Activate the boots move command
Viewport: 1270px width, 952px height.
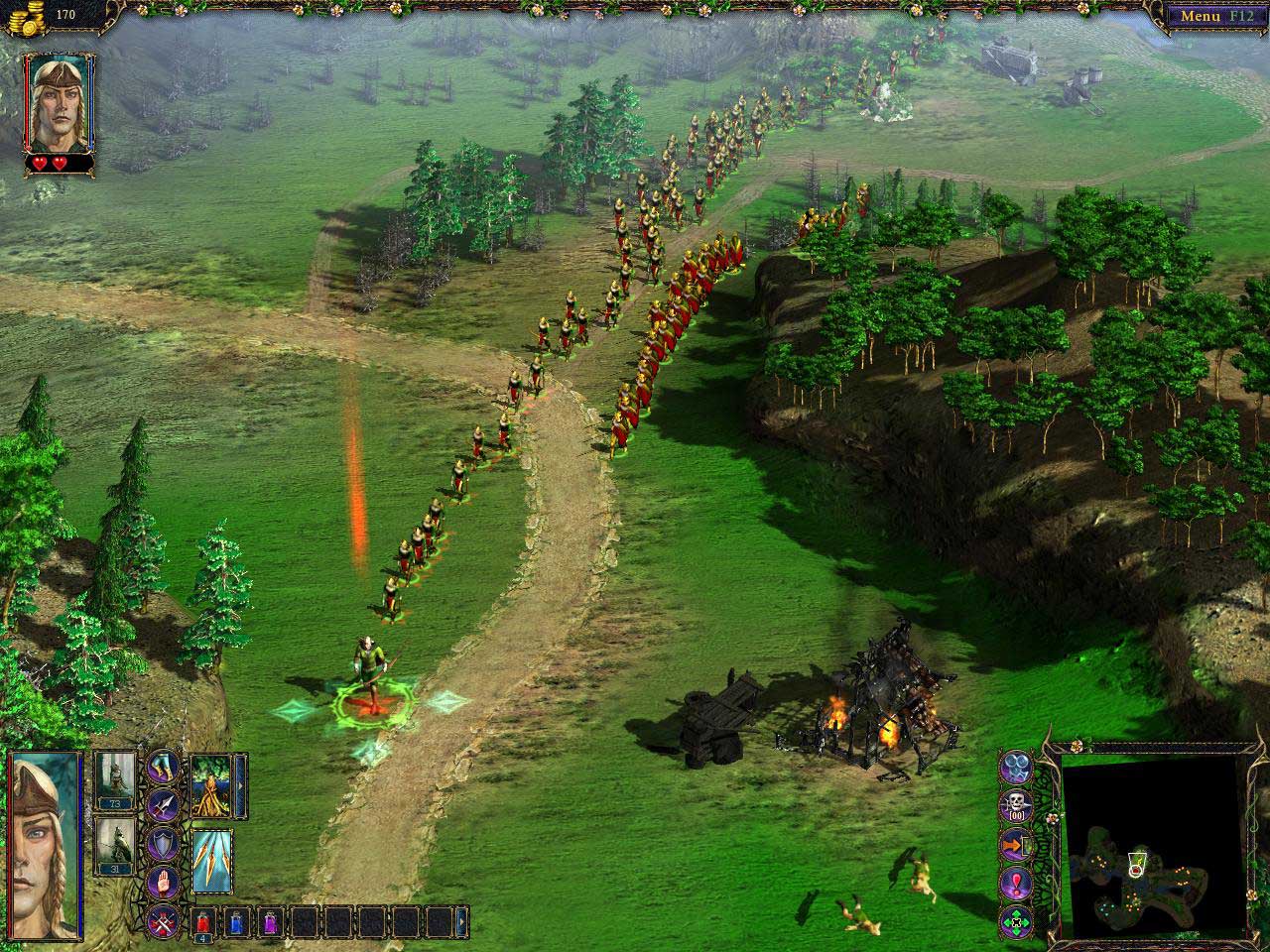point(164,766)
